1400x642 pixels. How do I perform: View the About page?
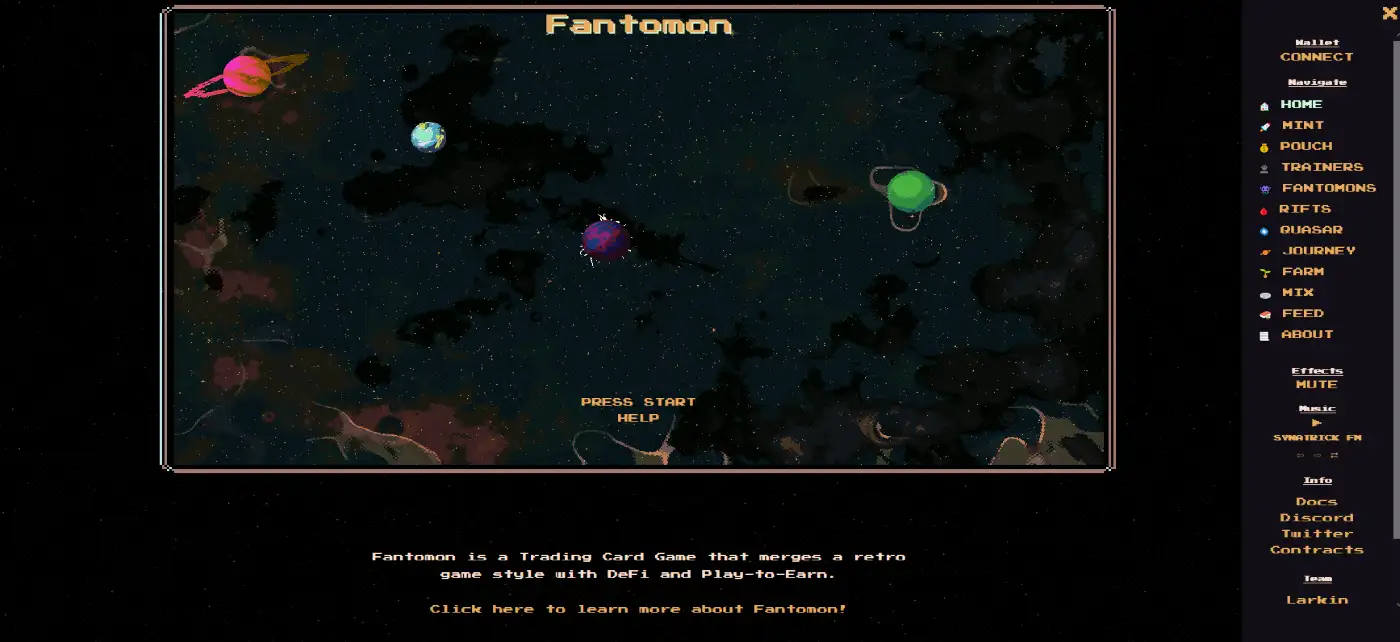tap(1307, 335)
